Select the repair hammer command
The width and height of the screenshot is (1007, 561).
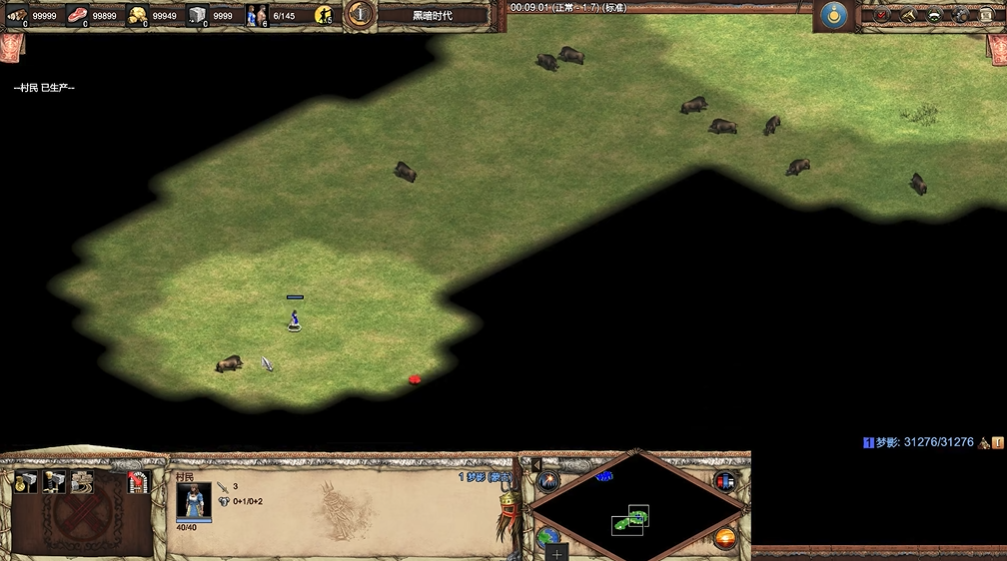pos(82,481)
